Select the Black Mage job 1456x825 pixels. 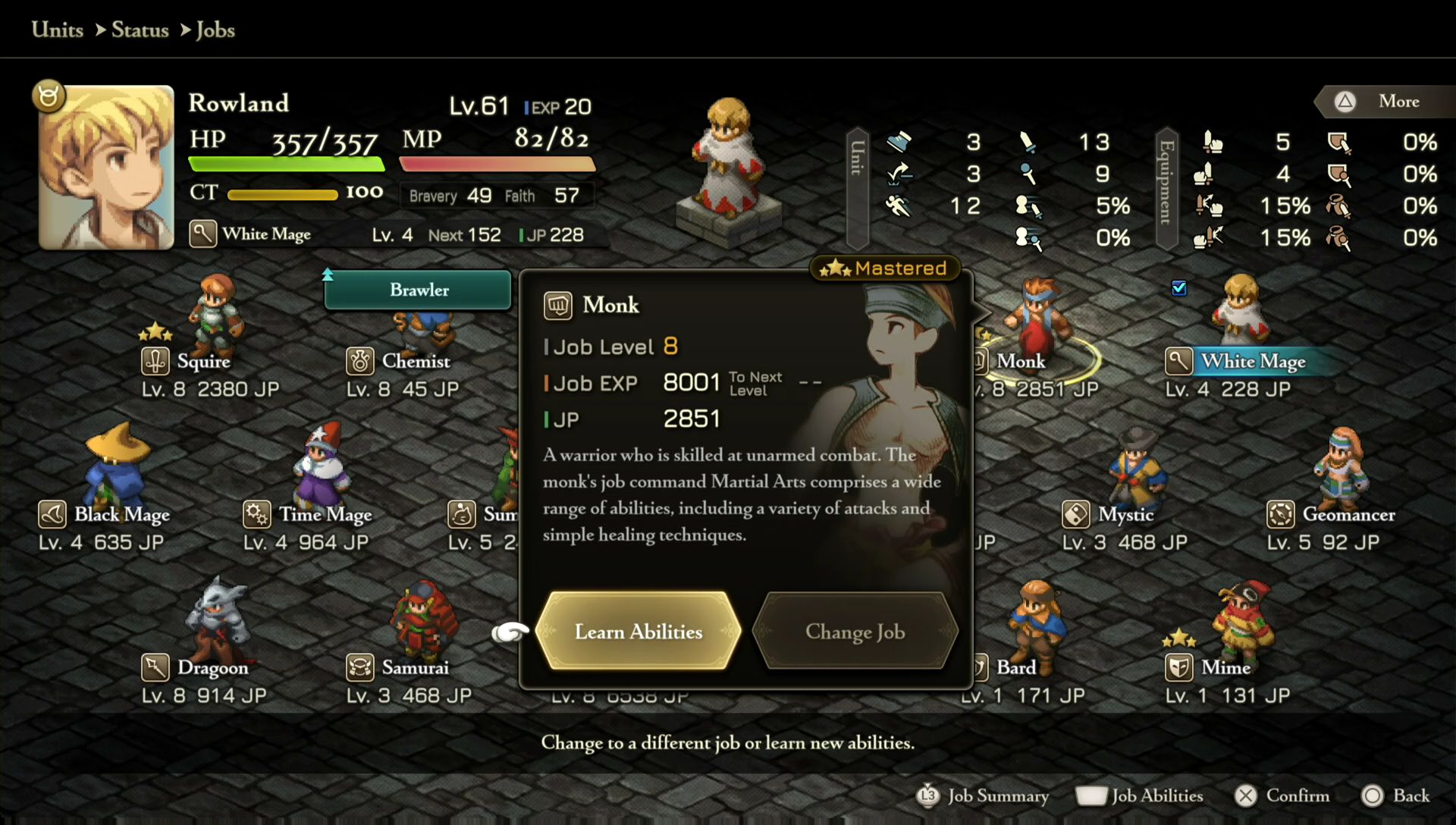pyautogui.click(x=121, y=514)
